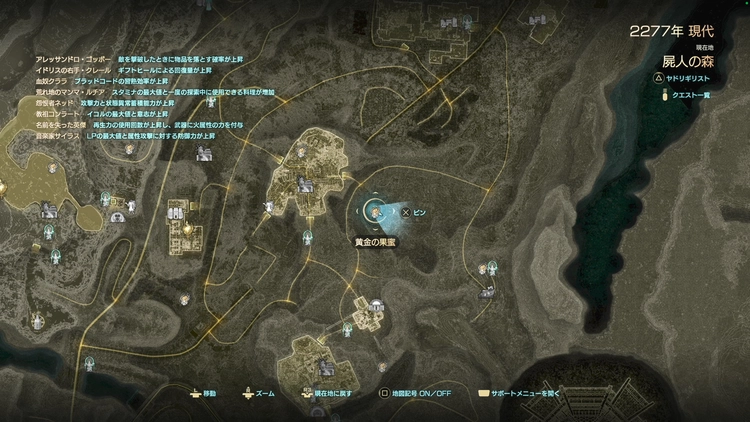This screenshot has height=422, width=750.
Task: Show the quest list (クエスト一覧)
Action: coord(694,95)
